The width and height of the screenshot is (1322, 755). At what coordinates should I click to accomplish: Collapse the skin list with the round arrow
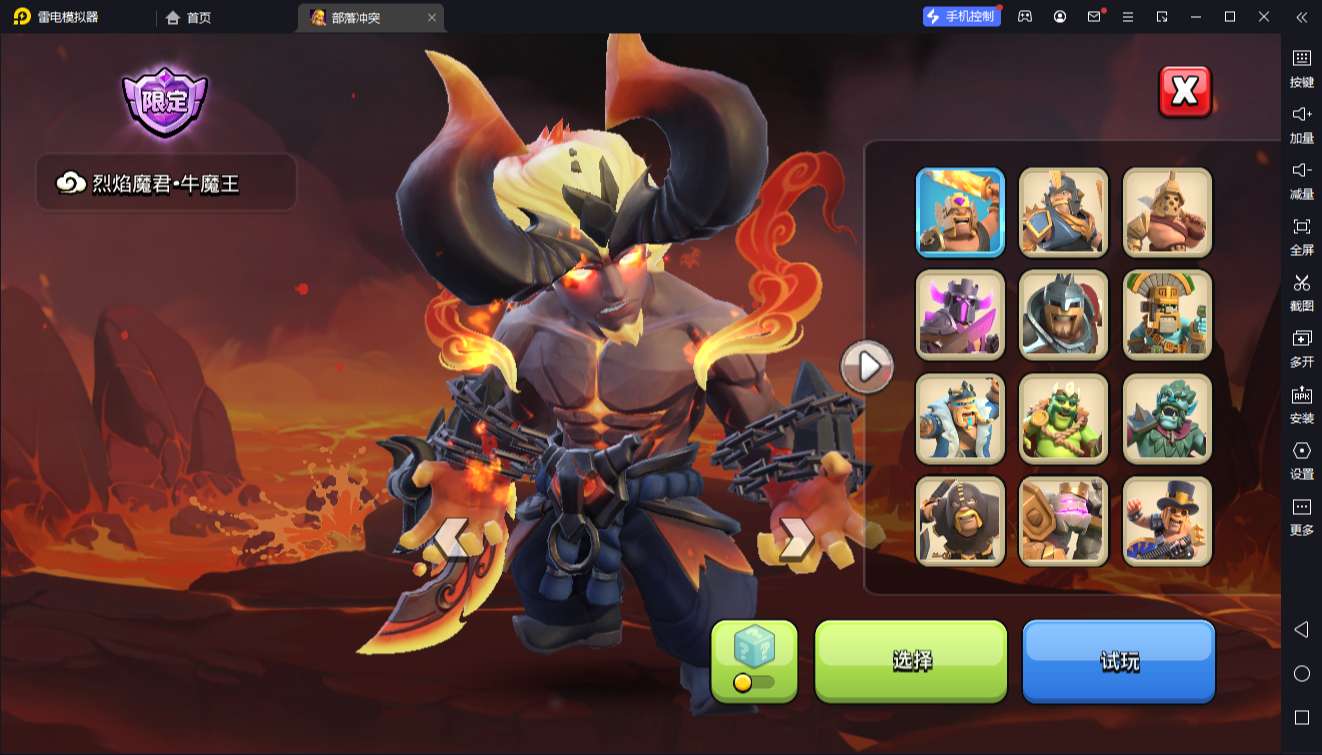pos(867,367)
